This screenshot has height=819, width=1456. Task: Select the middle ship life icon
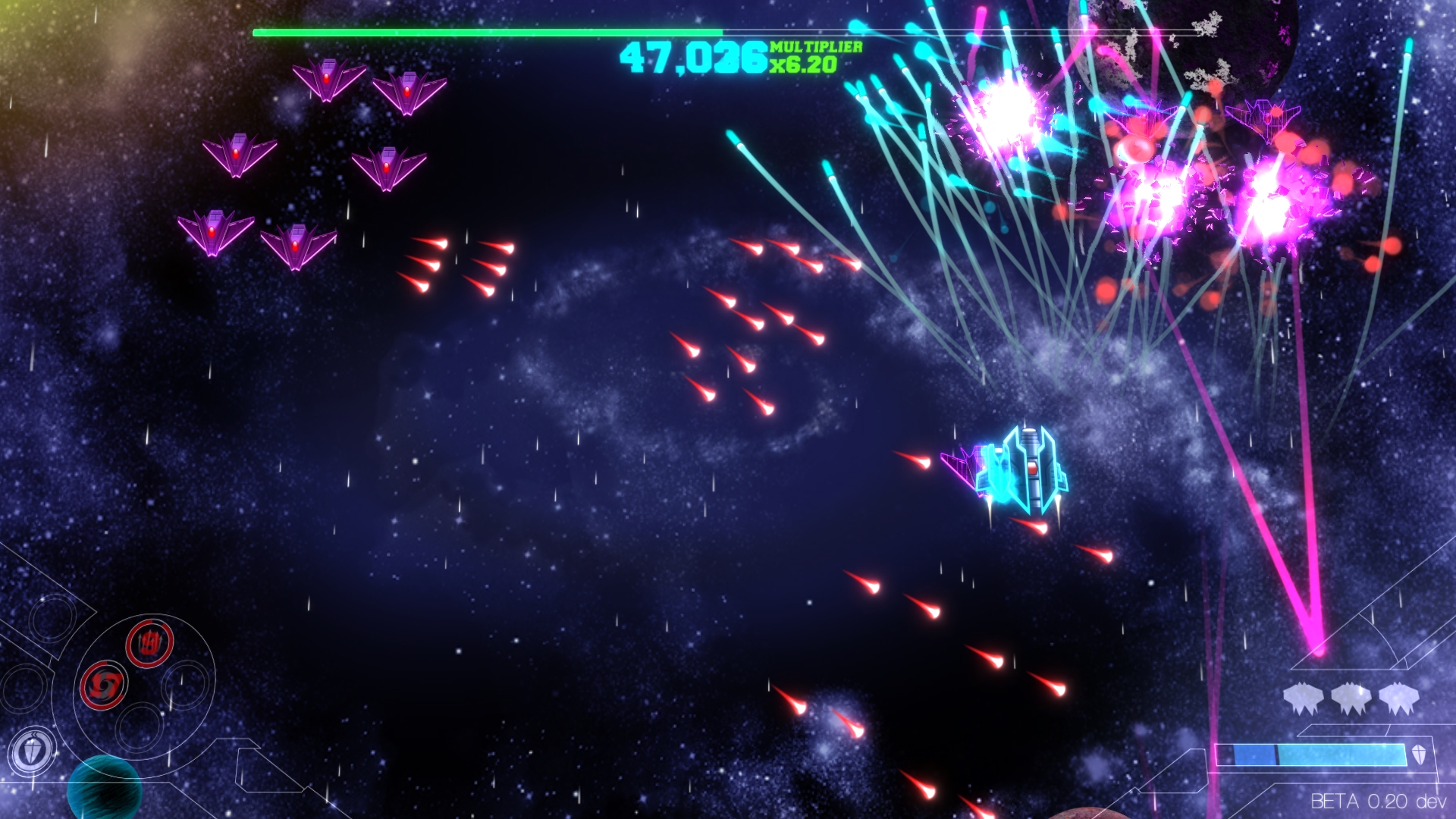[x=1351, y=698]
